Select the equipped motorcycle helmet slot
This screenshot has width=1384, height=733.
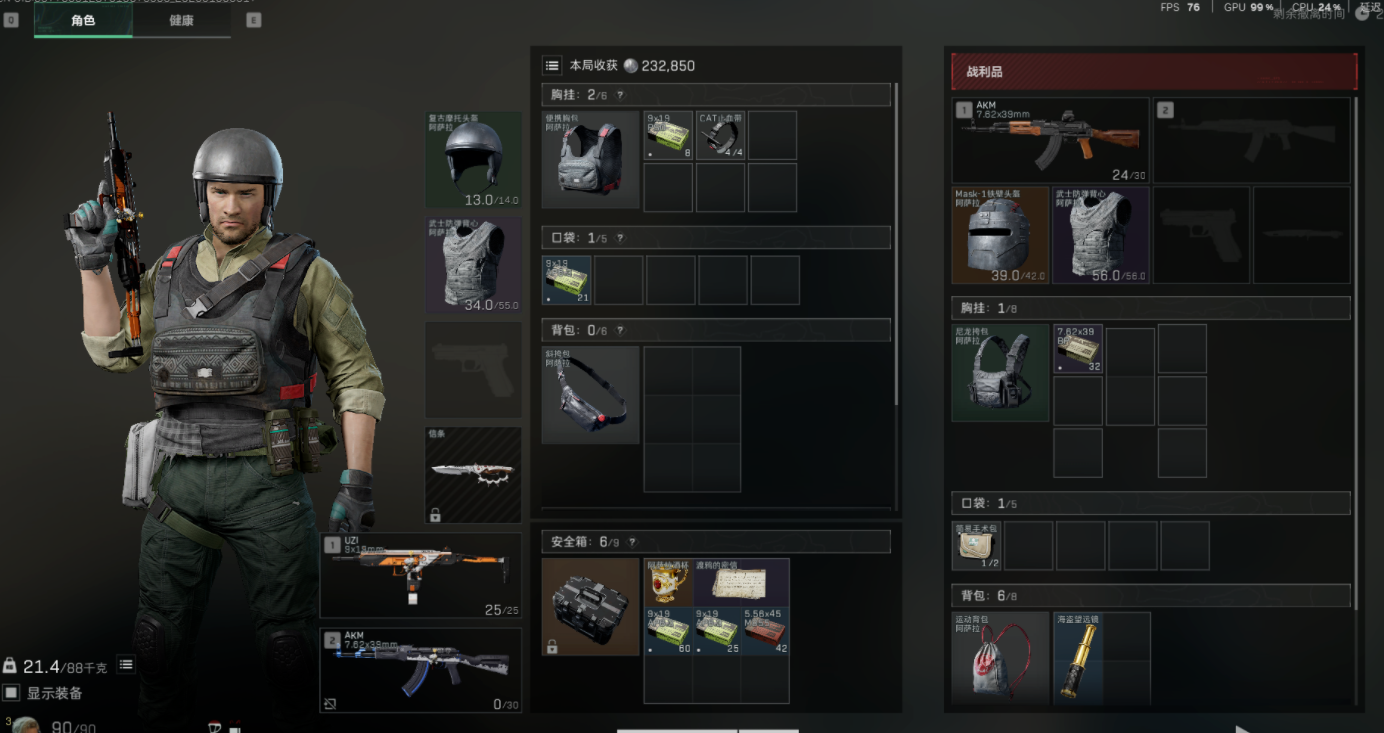pyautogui.click(x=473, y=160)
